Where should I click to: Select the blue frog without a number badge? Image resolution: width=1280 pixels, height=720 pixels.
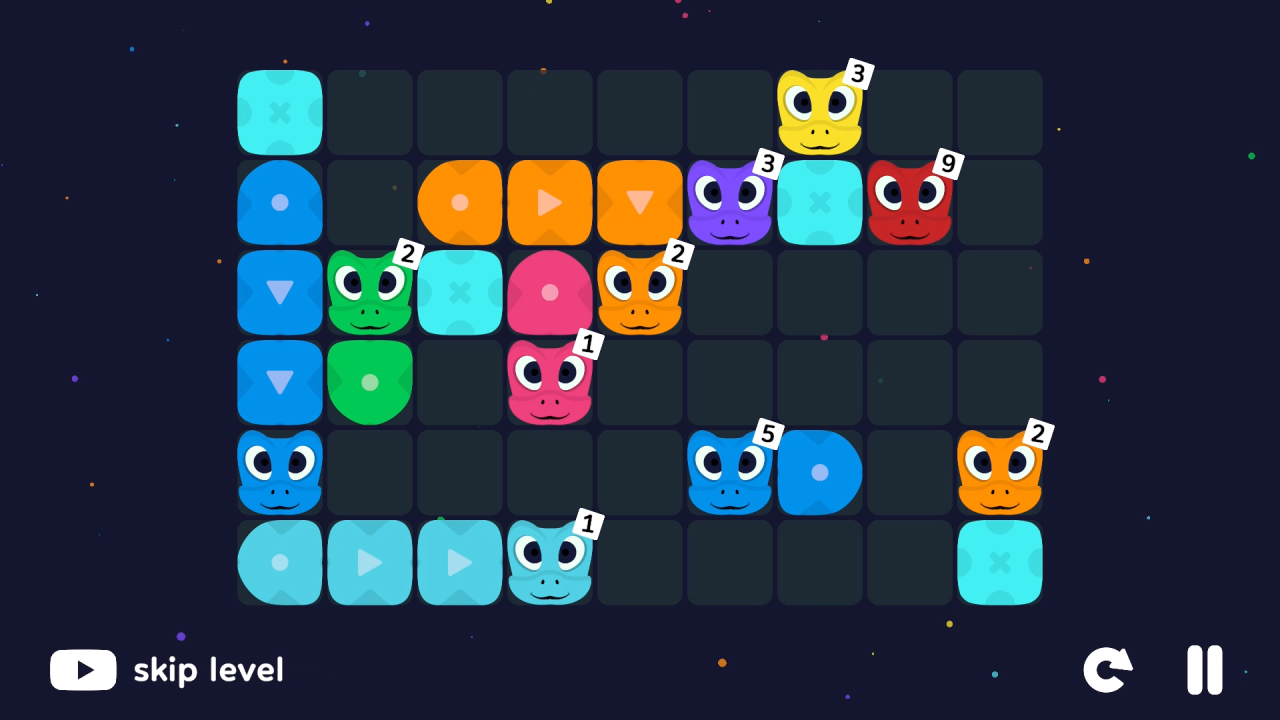pos(280,473)
